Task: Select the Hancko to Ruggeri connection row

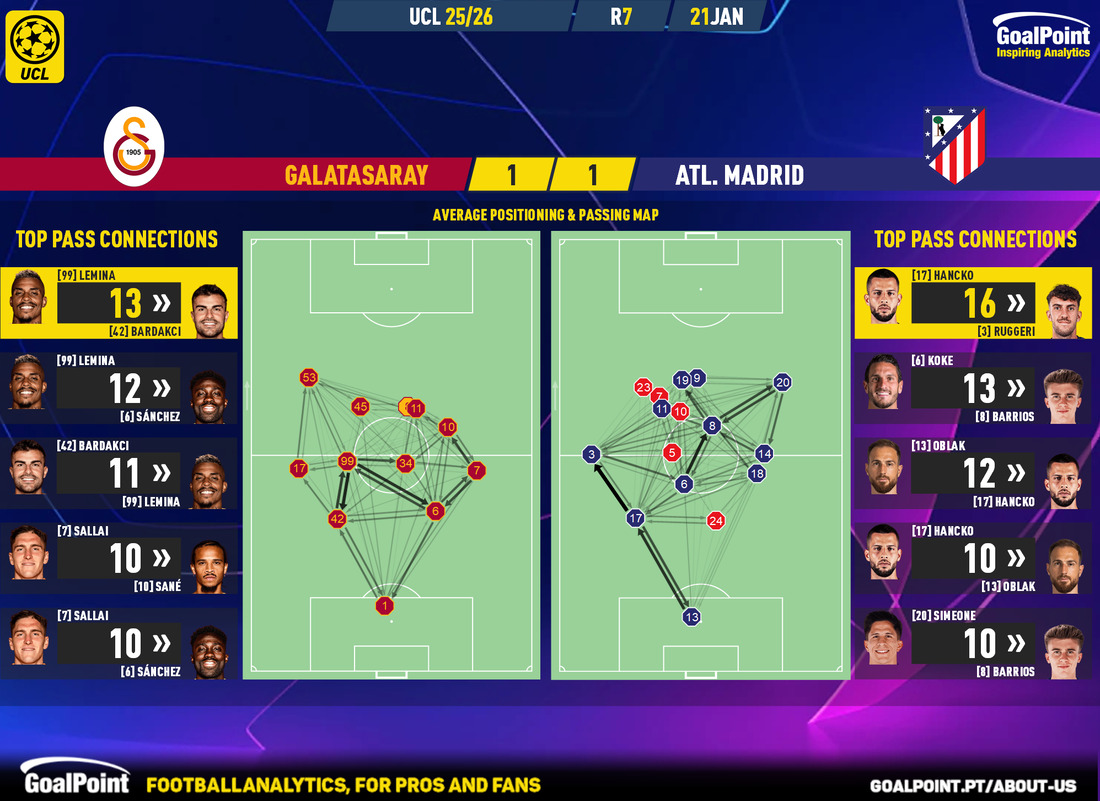Action: 973,303
